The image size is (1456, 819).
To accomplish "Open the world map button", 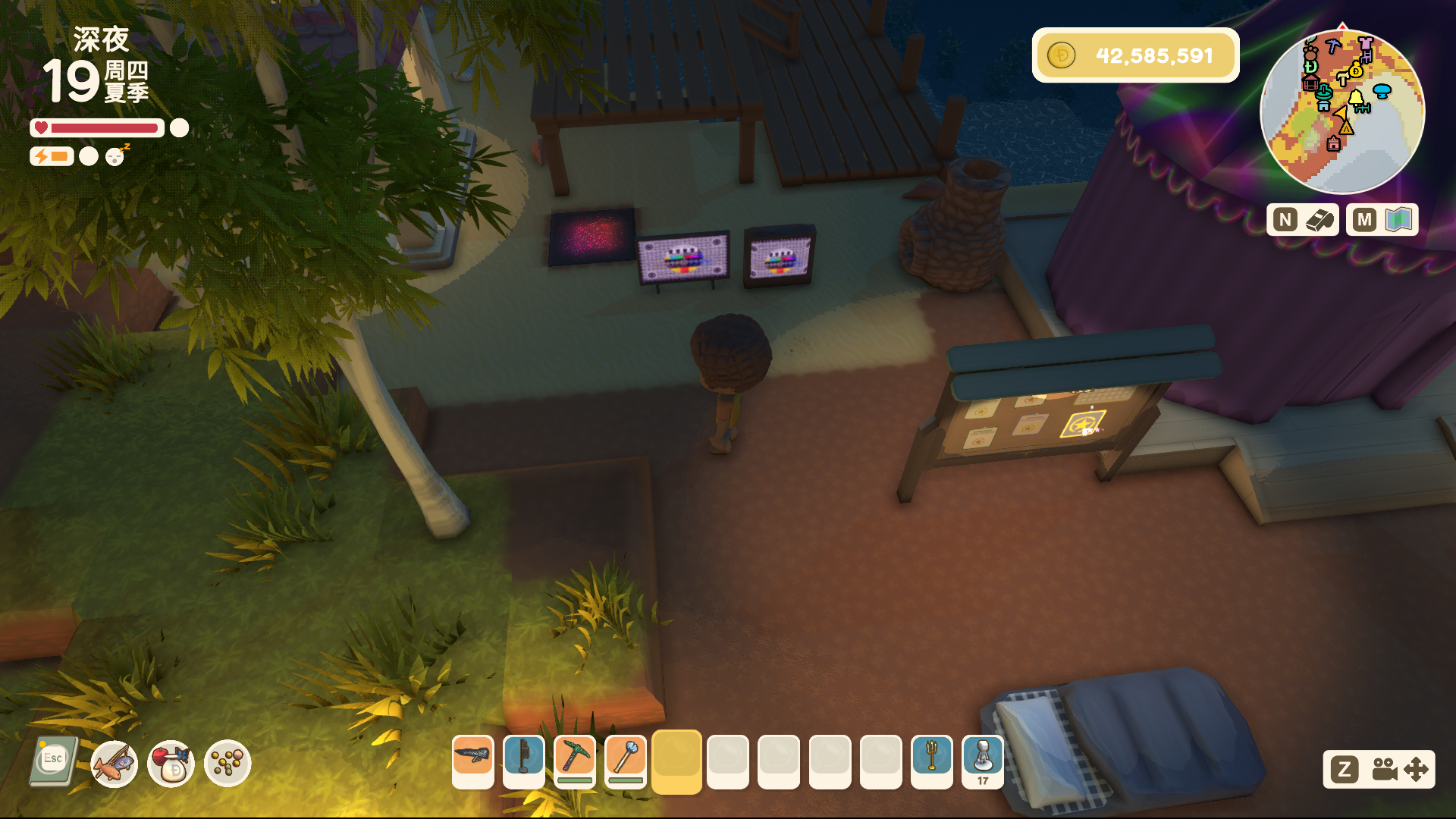I will tap(1382, 220).
